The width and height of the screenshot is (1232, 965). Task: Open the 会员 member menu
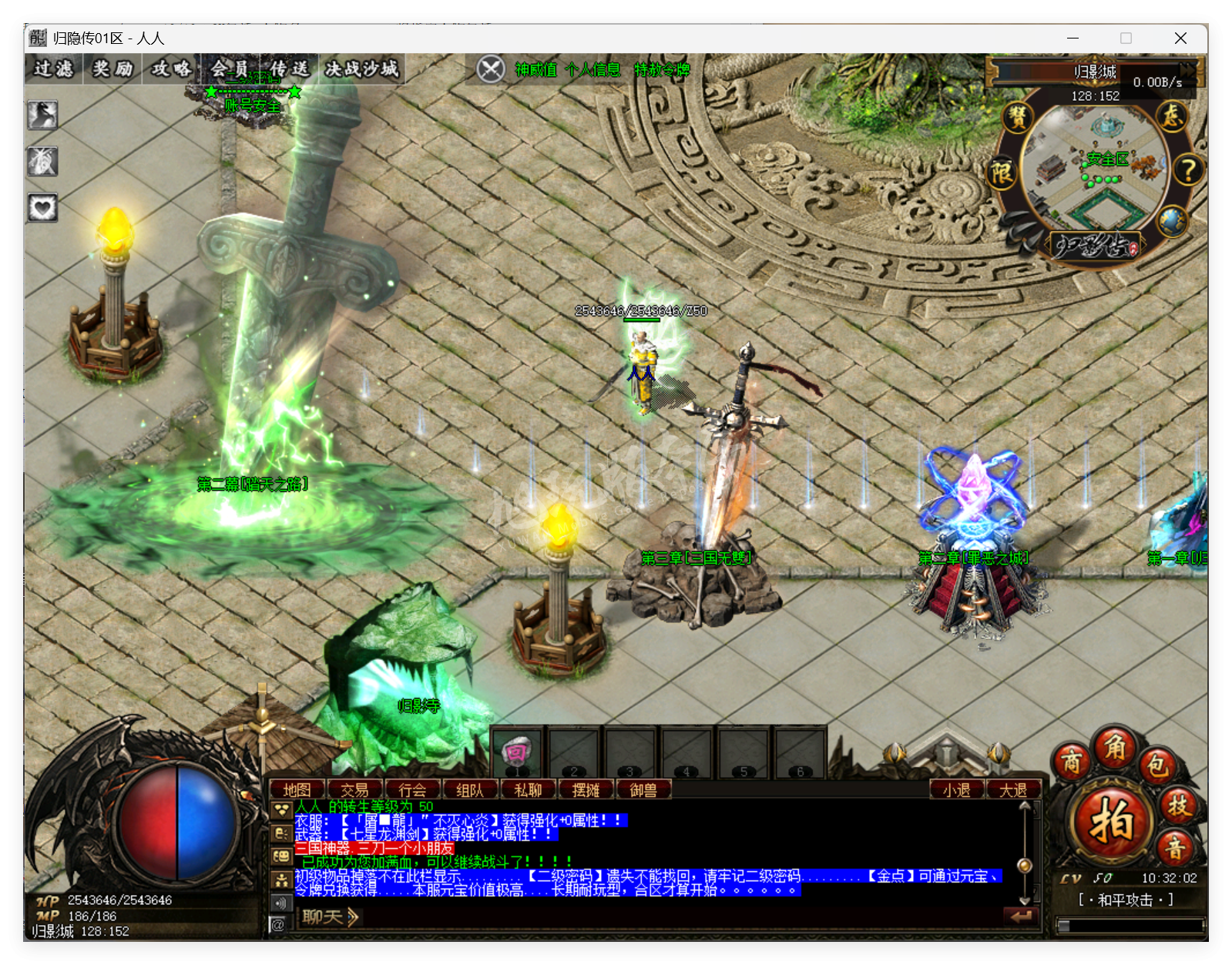(x=229, y=68)
